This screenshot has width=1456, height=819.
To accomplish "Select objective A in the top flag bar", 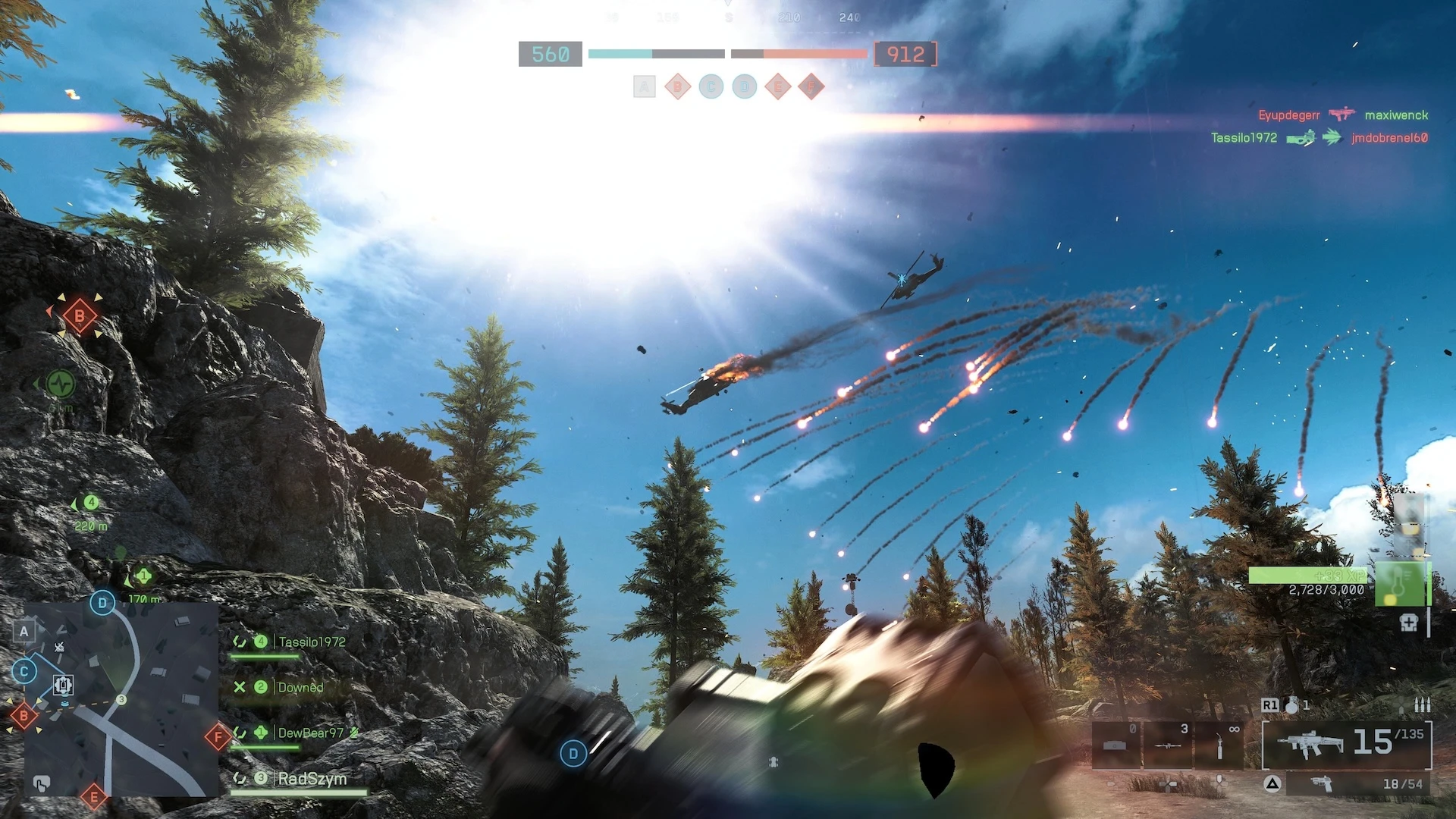I will [644, 87].
